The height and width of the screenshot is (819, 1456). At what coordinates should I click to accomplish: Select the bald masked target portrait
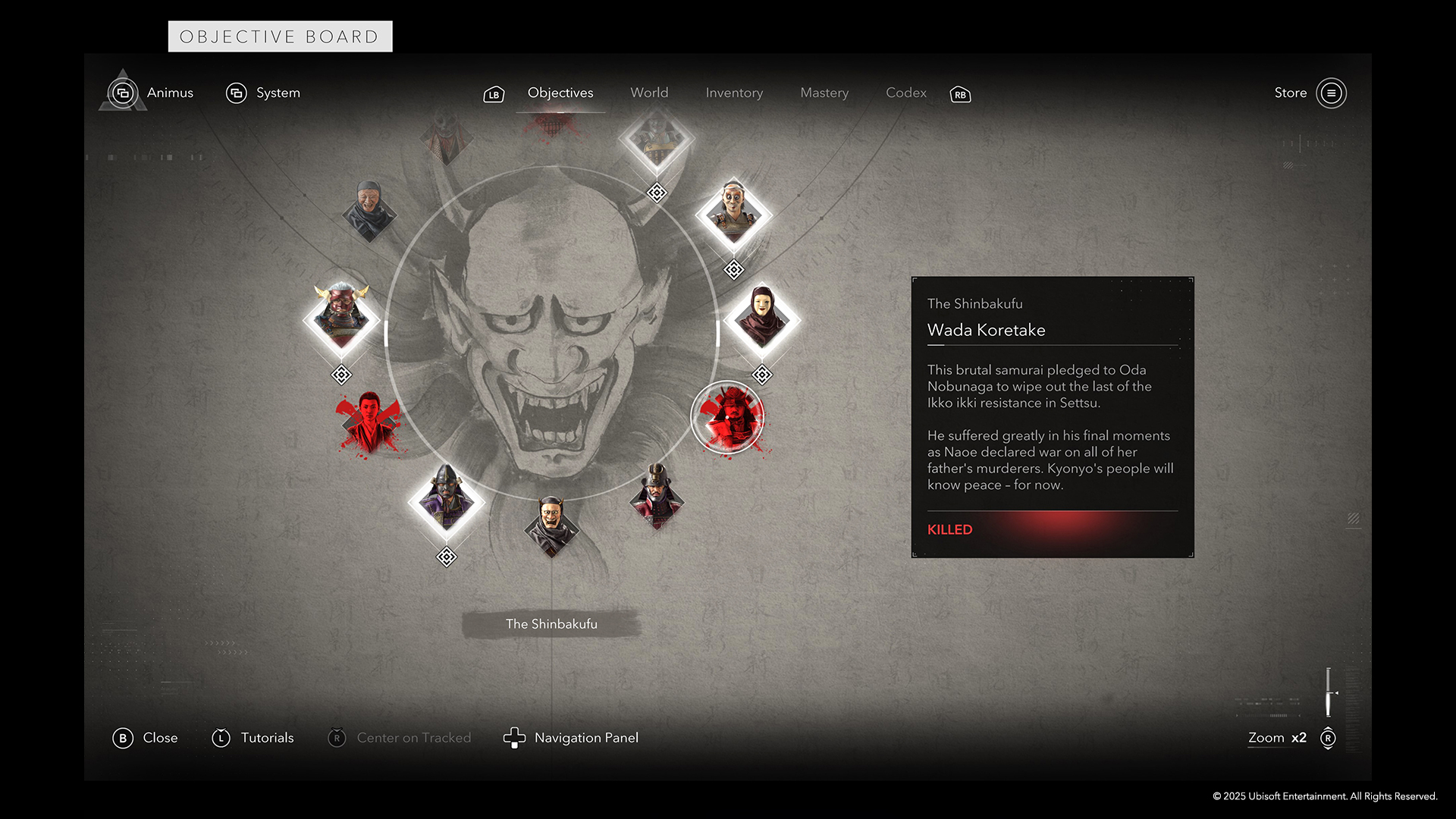pyautogui.click(x=733, y=215)
